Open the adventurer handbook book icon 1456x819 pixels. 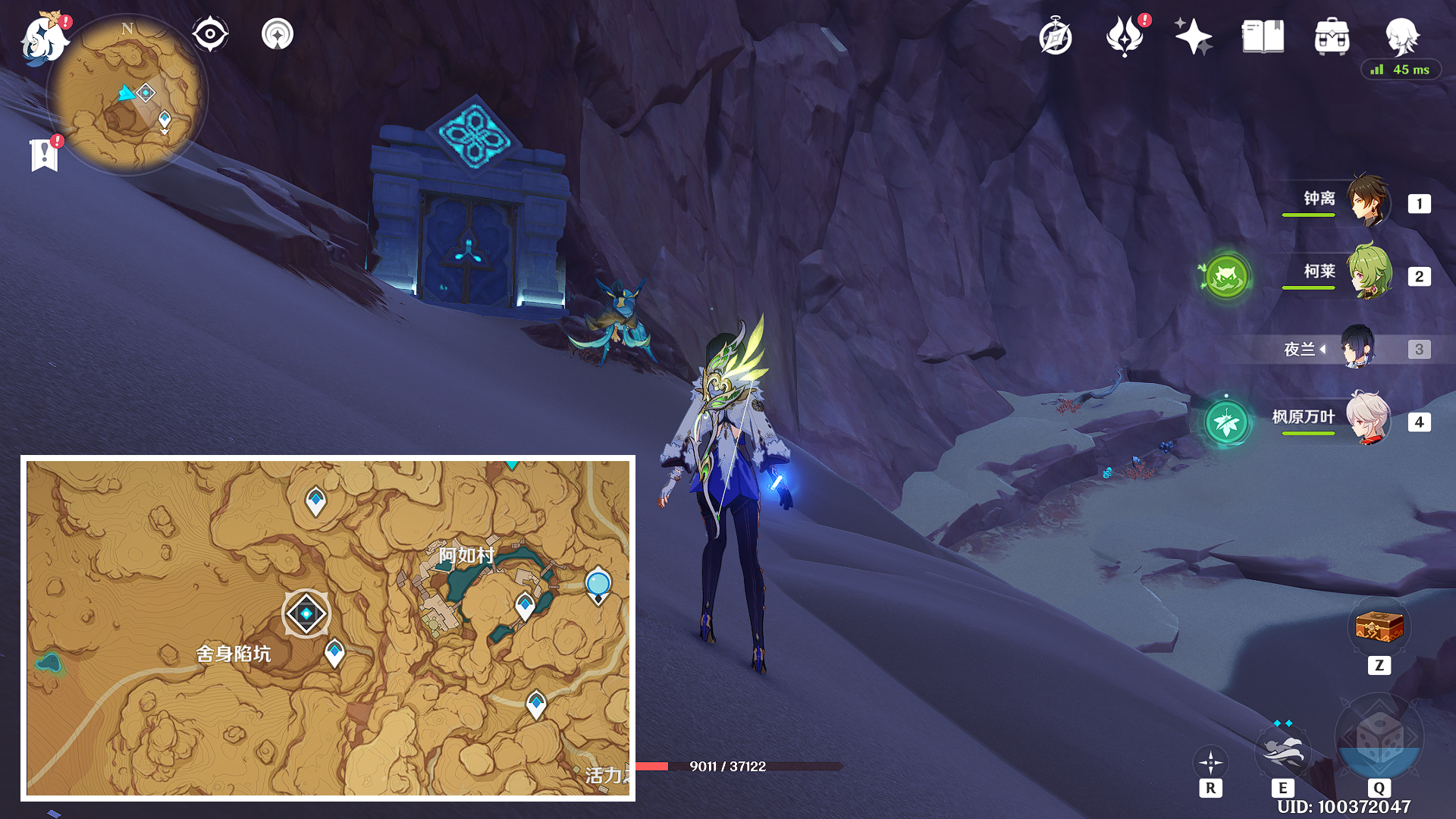point(1263,36)
